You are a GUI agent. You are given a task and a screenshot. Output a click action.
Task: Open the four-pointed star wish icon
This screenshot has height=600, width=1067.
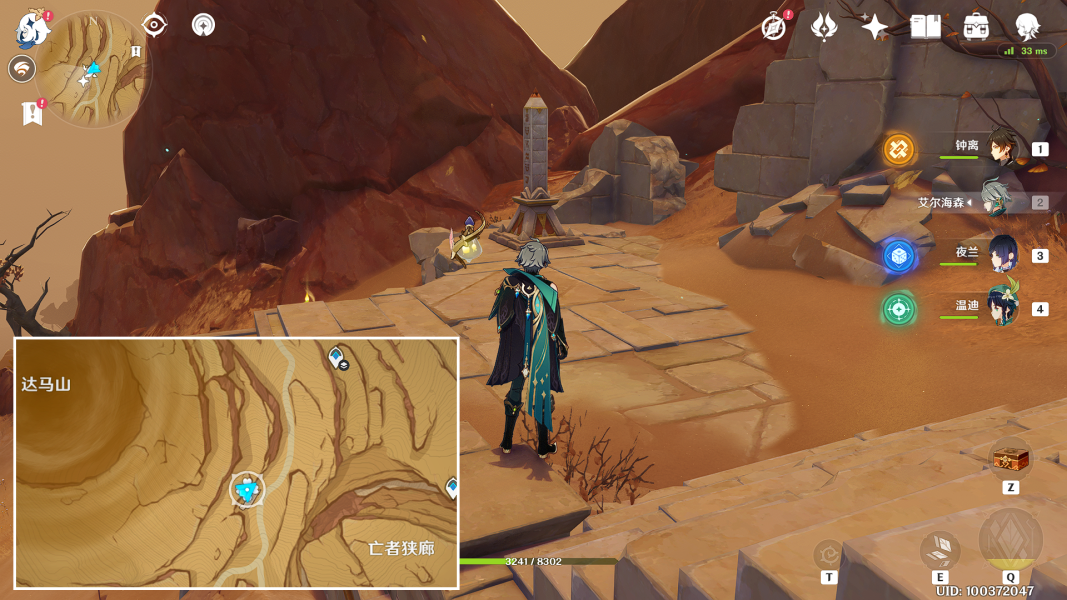[x=875, y=27]
